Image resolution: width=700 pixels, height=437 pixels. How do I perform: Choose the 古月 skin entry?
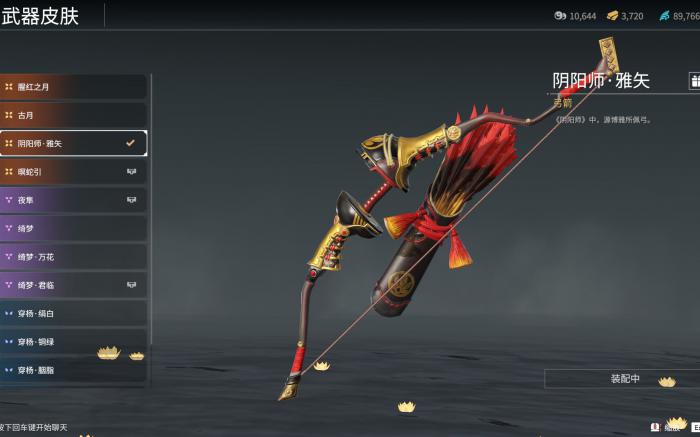tap(73, 115)
